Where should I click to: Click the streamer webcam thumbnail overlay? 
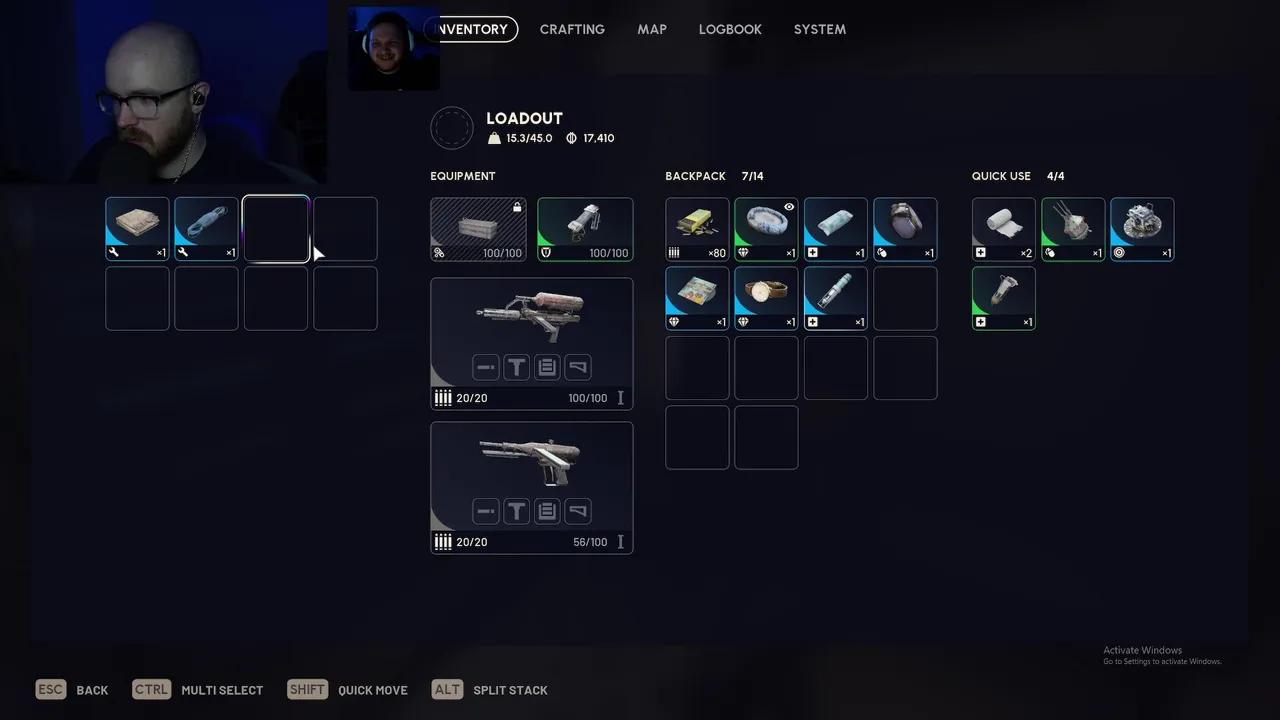393,50
